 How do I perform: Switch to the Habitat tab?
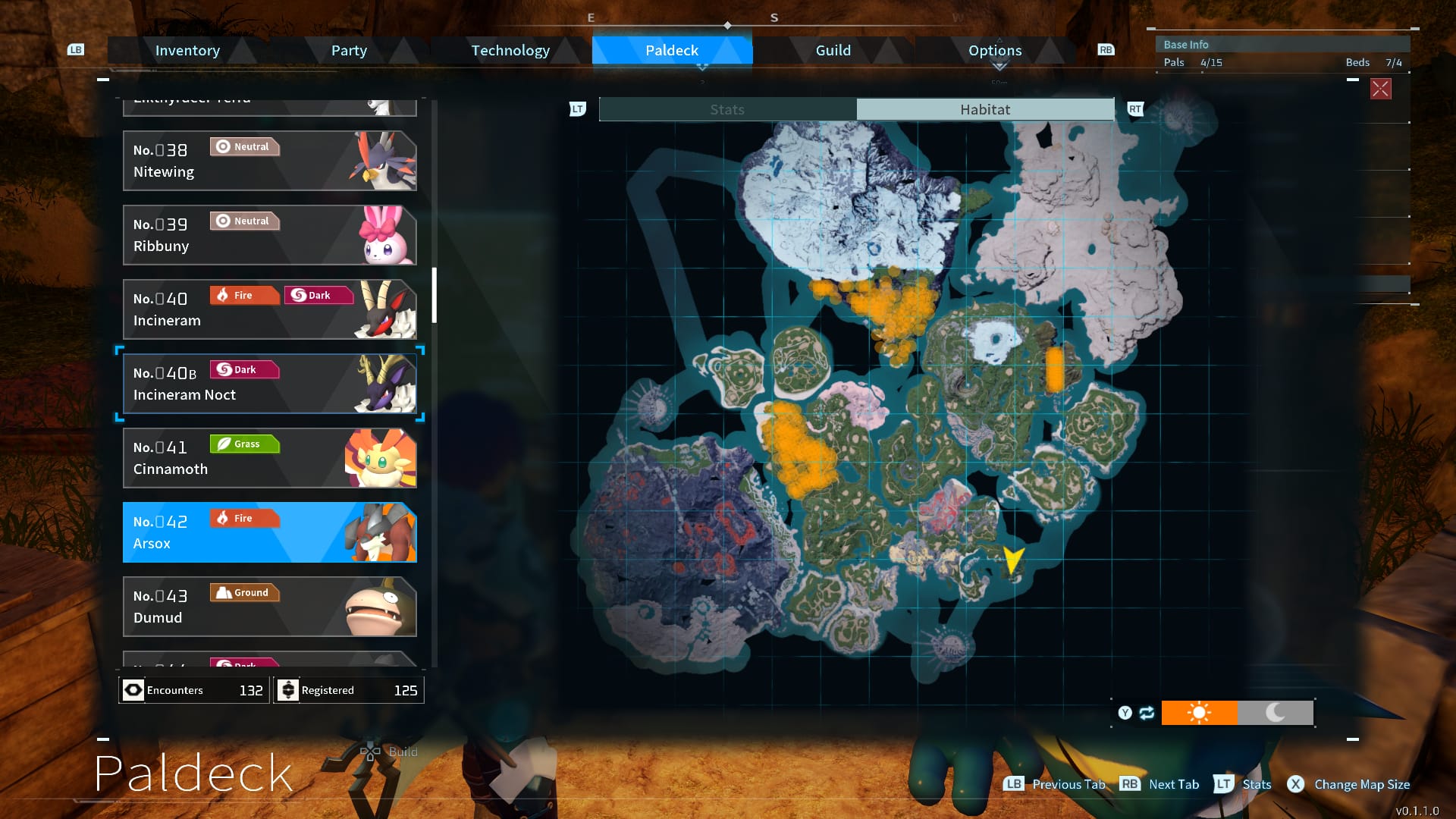pyautogui.click(x=984, y=109)
